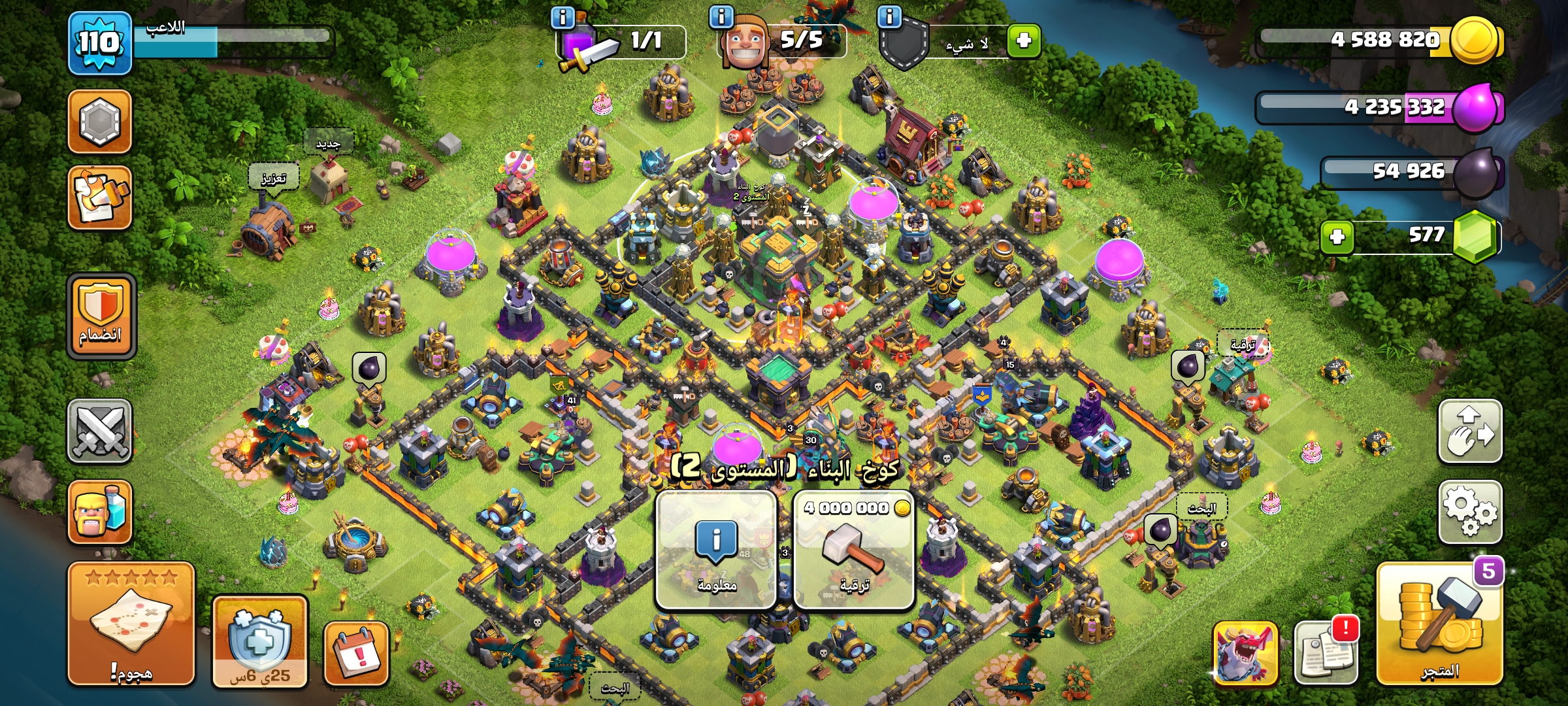Open the events calendar
The image size is (1568, 706).
click(x=357, y=653)
